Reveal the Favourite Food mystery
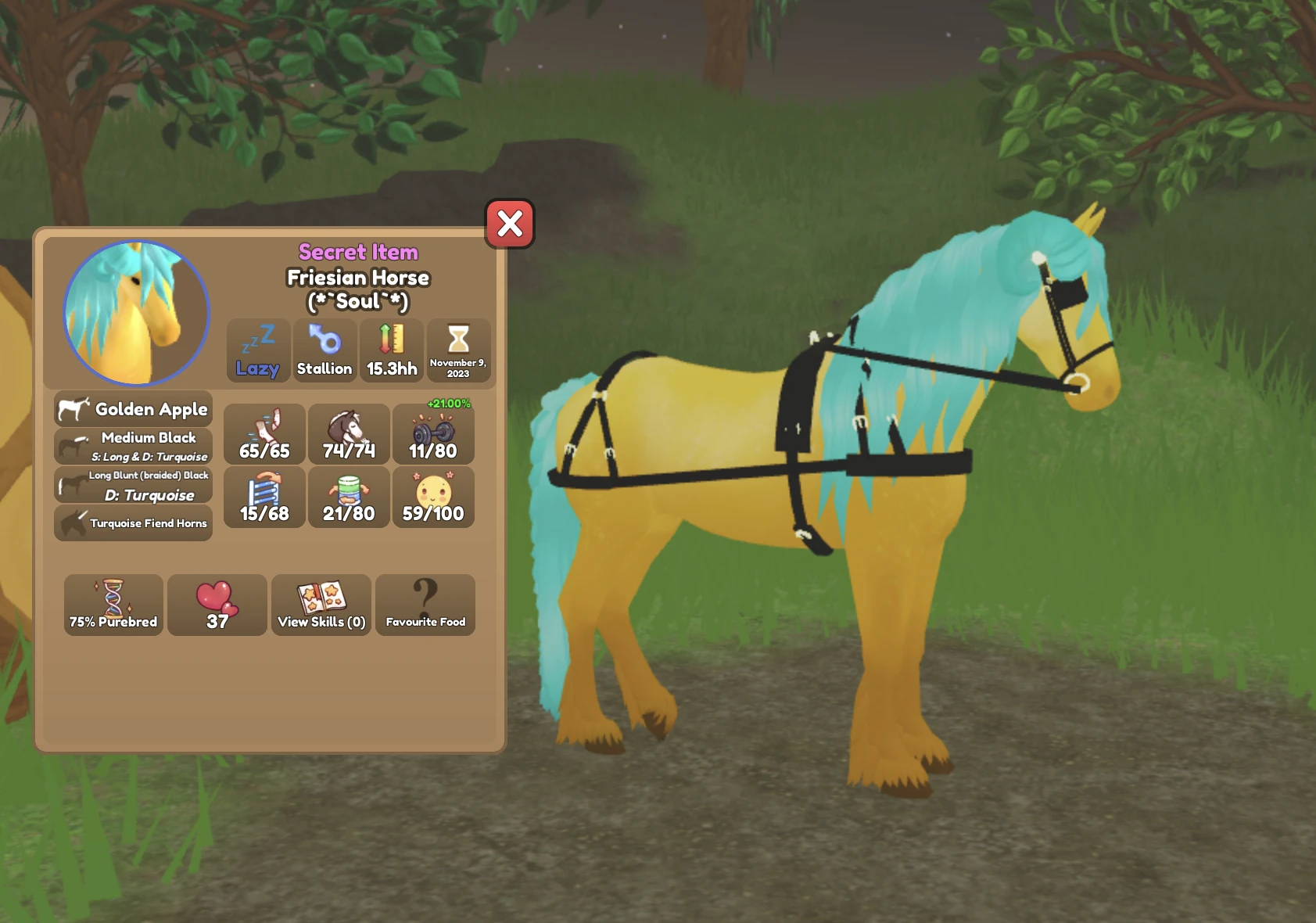 click(x=425, y=605)
